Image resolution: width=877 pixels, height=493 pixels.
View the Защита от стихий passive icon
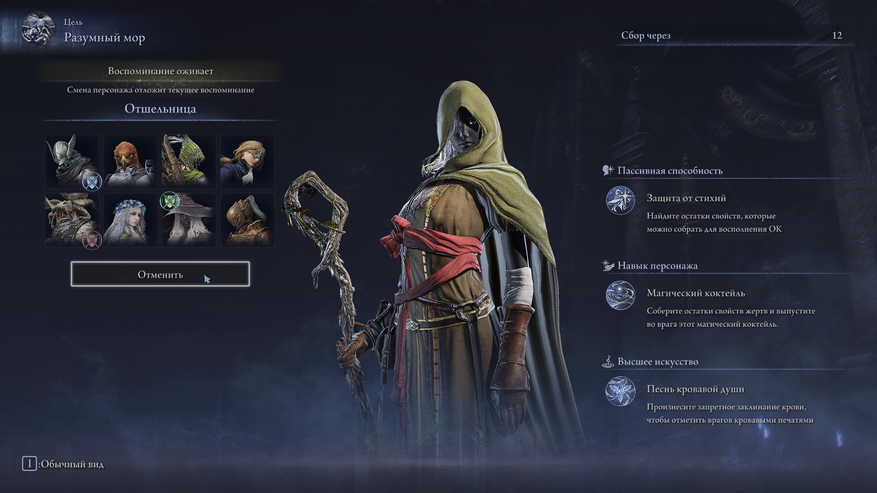click(620, 200)
